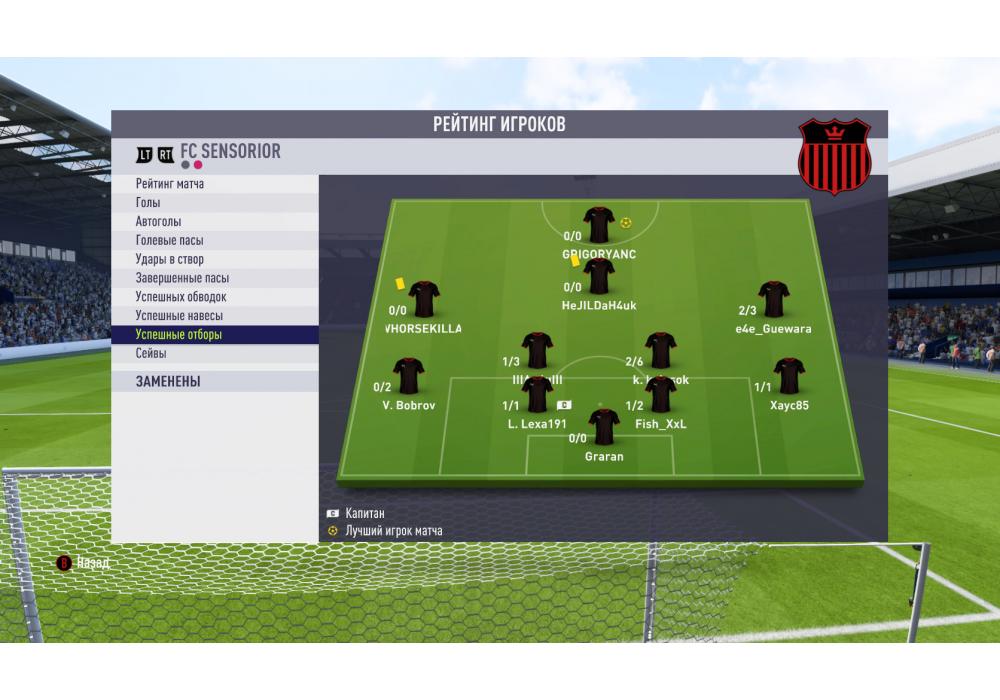Image resolution: width=1000 pixels, height=700 pixels.
Task: Click the player Xayc85
Action: [789, 377]
